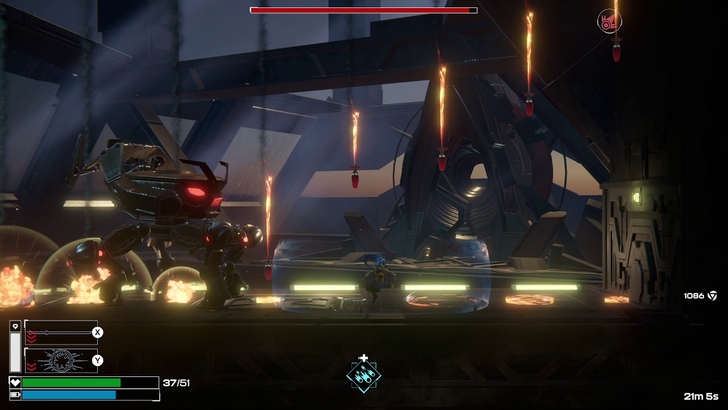Select the burst weapon slot
Viewport: 728px width, 410px height.
(60, 360)
